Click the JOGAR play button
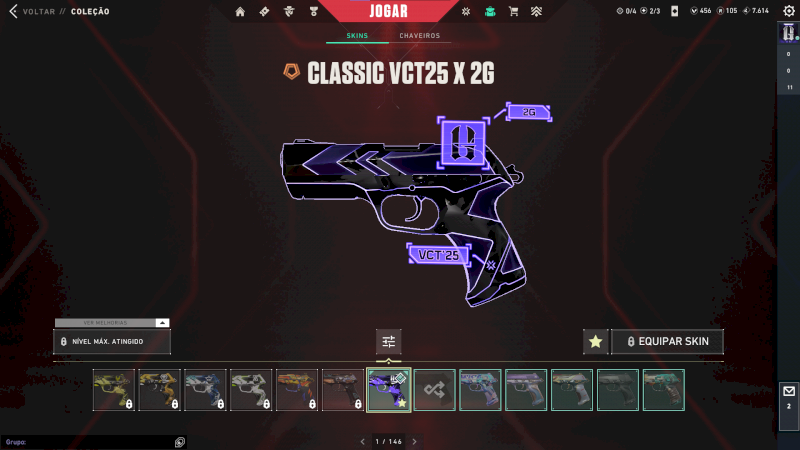The height and width of the screenshot is (450, 800). coord(400,11)
